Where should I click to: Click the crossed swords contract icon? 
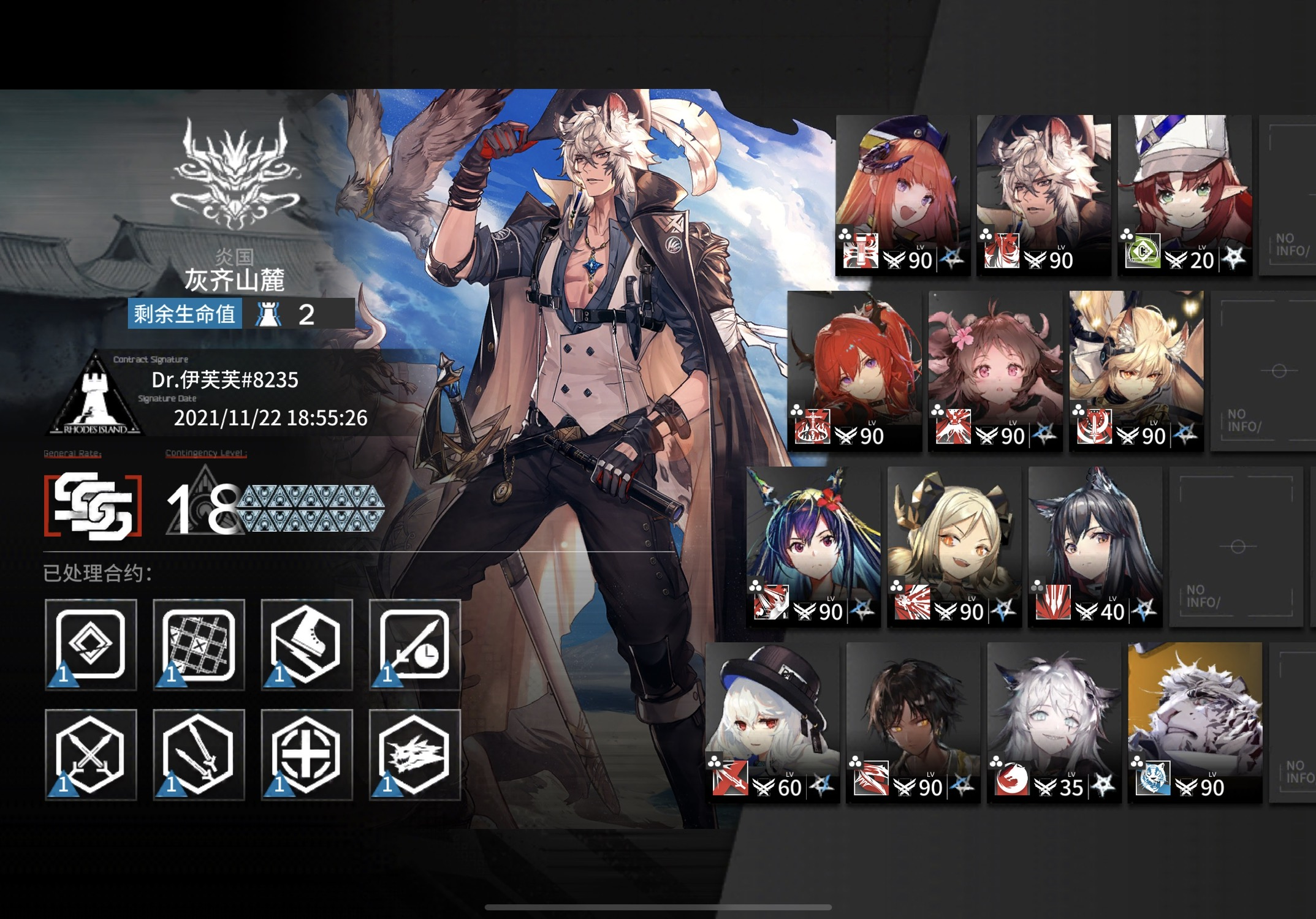[x=91, y=755]
